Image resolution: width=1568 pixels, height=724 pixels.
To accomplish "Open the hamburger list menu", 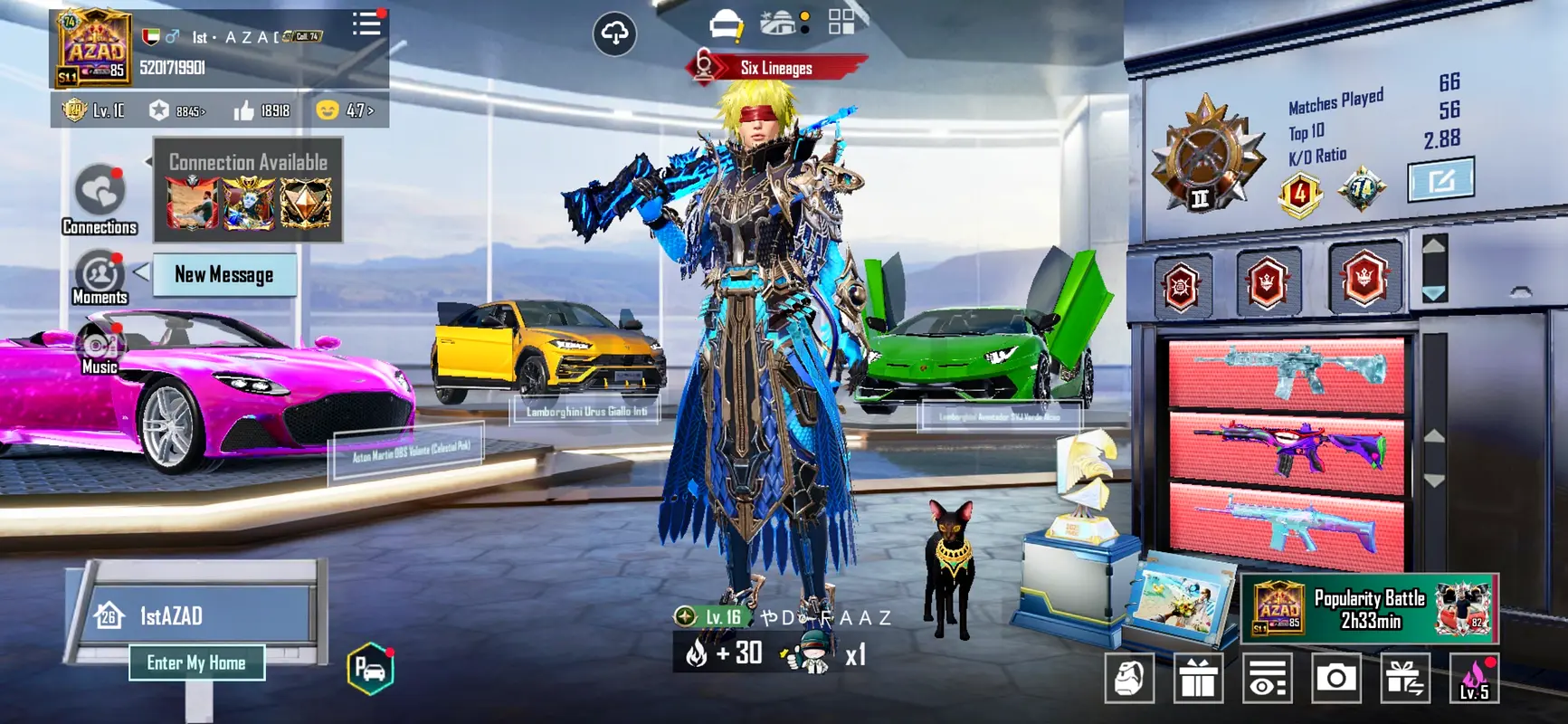I will [366, 24].
